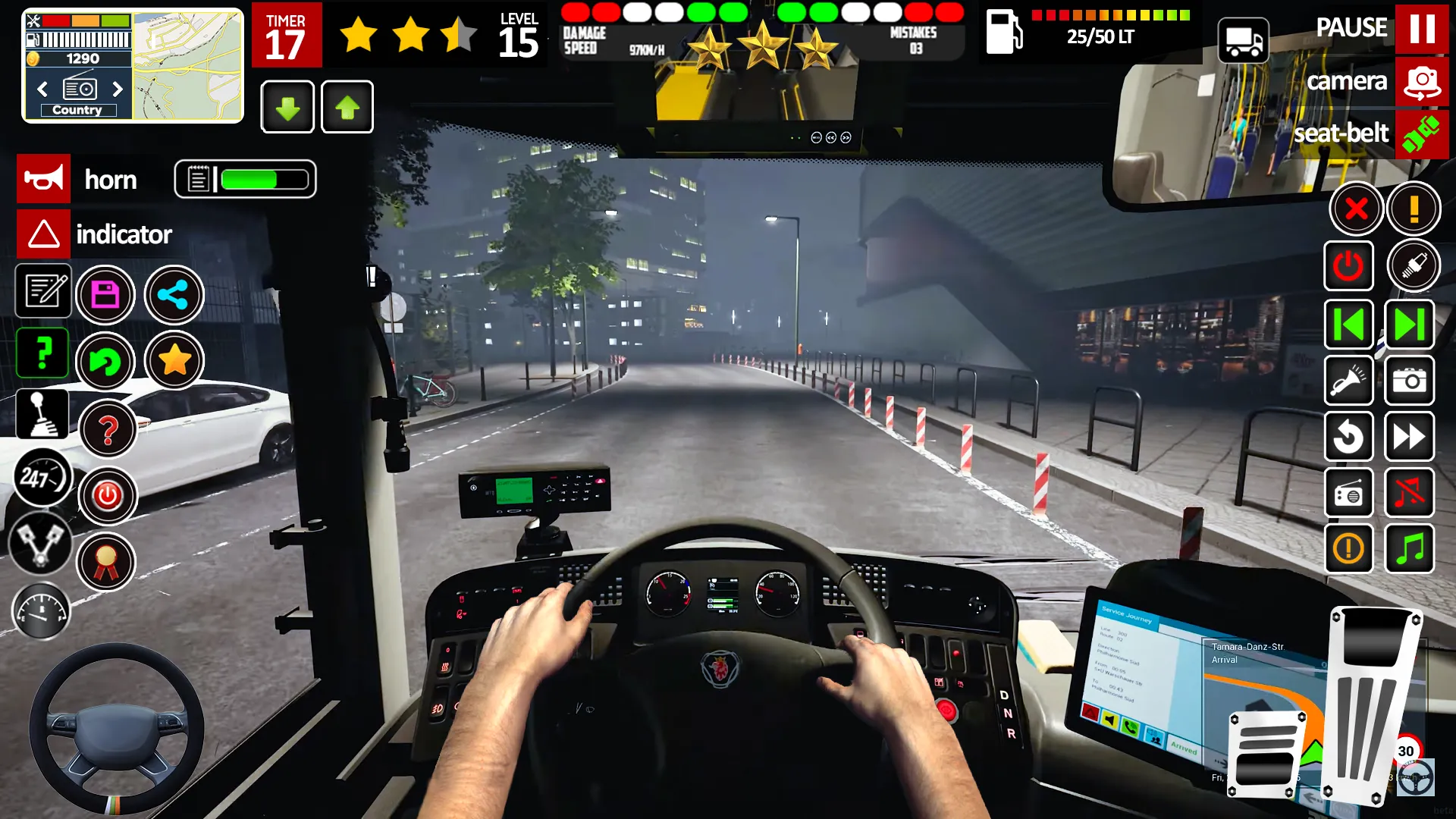The width and height of the screenshot is (1456, 819).
Task: Click the share button
Action: (x=174, y=295)
